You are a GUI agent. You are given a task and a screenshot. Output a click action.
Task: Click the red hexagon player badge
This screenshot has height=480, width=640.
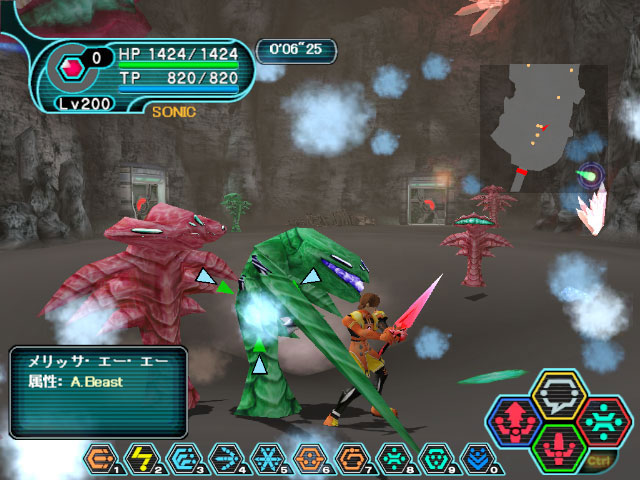tap(72, 70)
